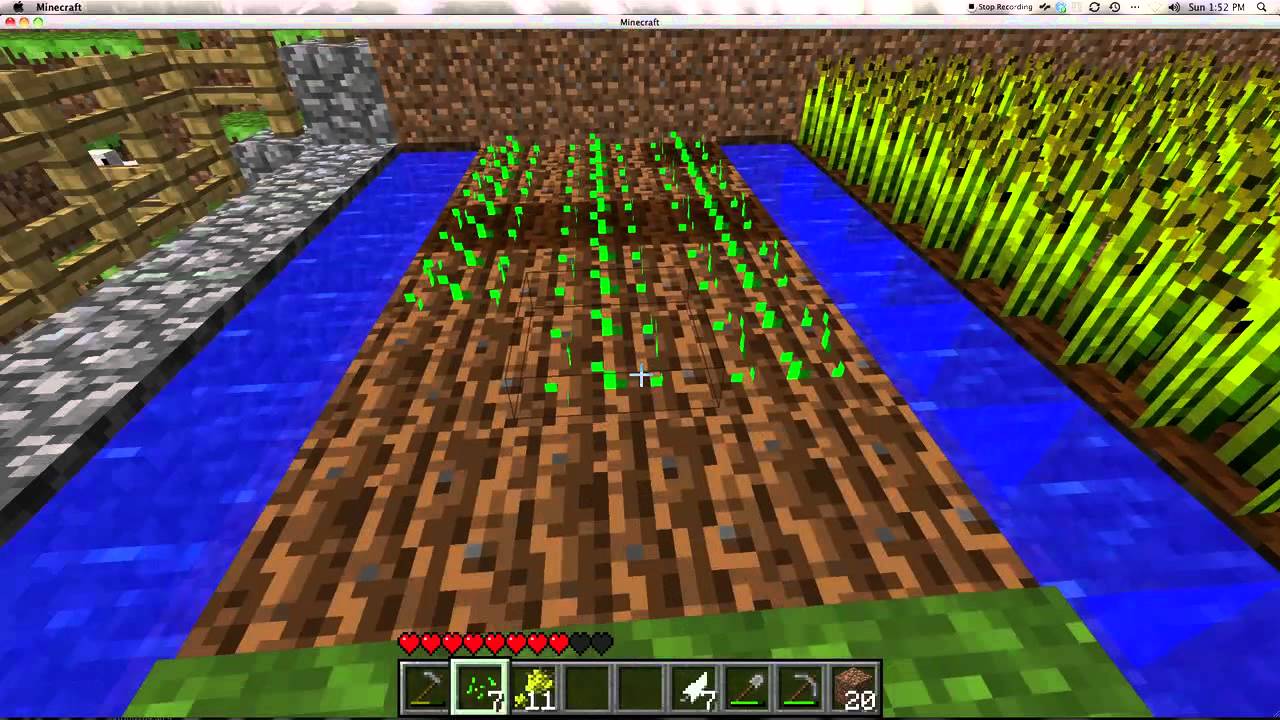Click Stop Recording in the menu bar
The image size is (1280, 720).
pyautogui.click(x=1000, y=8)
